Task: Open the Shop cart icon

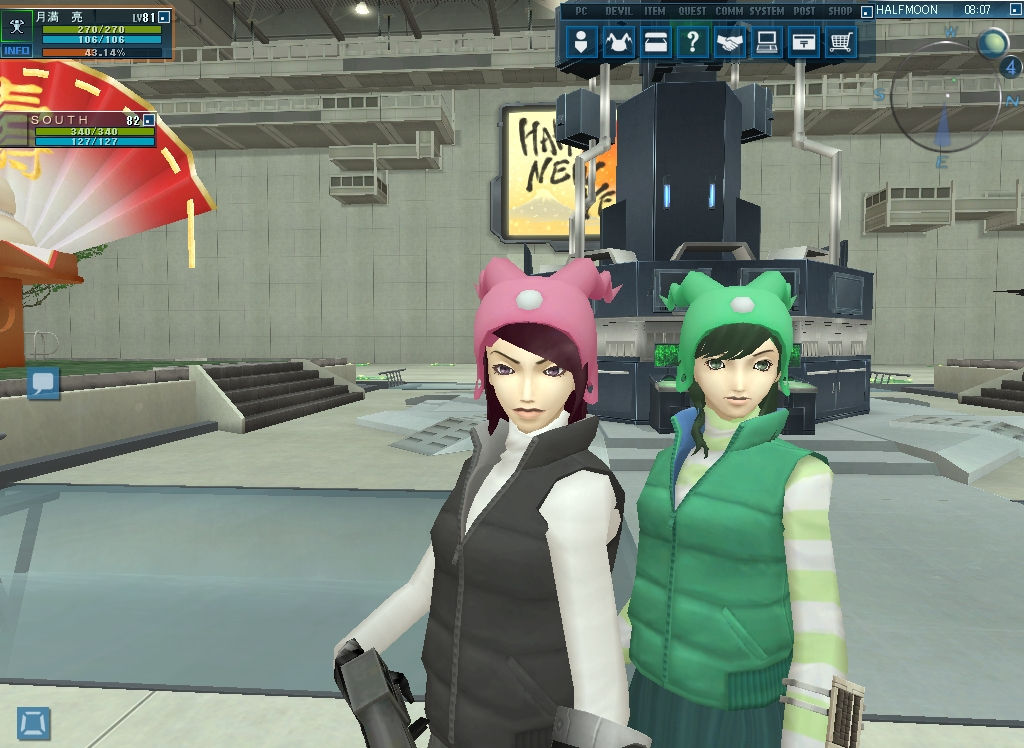Action: [842, 42]
